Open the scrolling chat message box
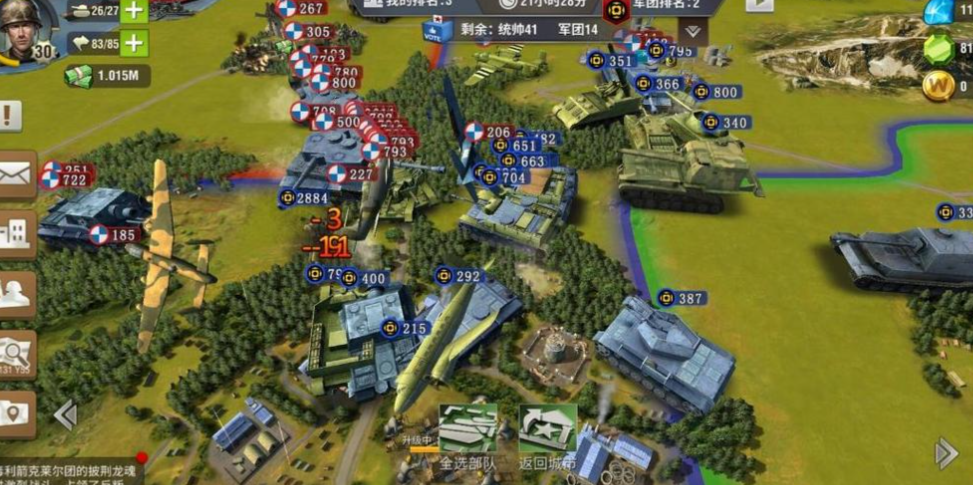 point(70,470)
